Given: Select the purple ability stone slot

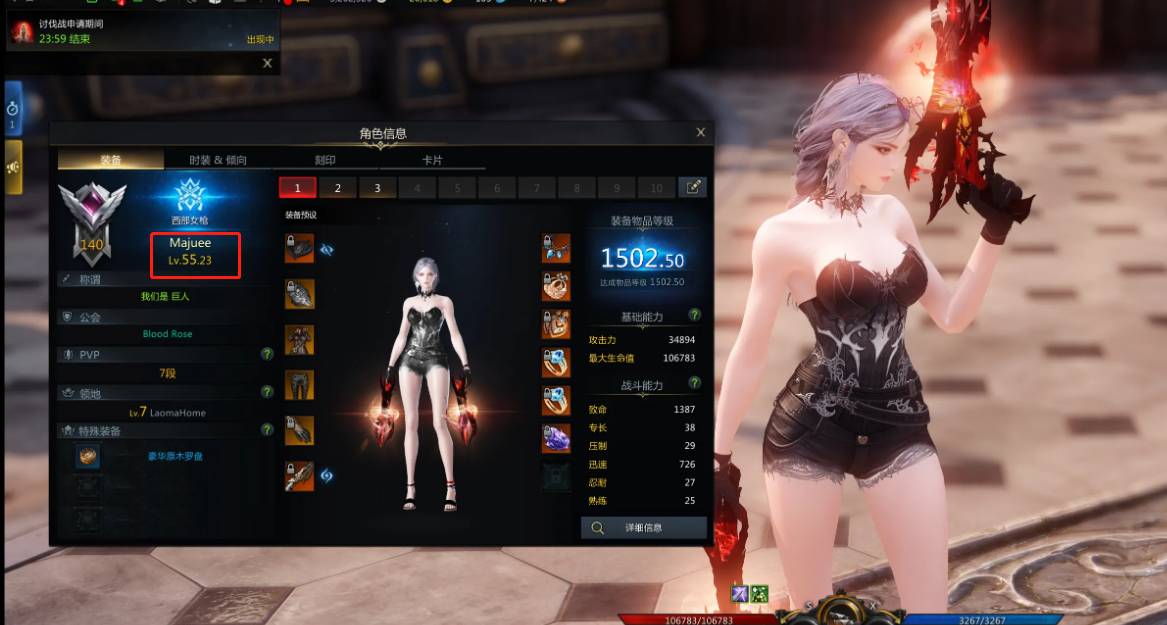Looking at the screenshot, I should (557, 439).
